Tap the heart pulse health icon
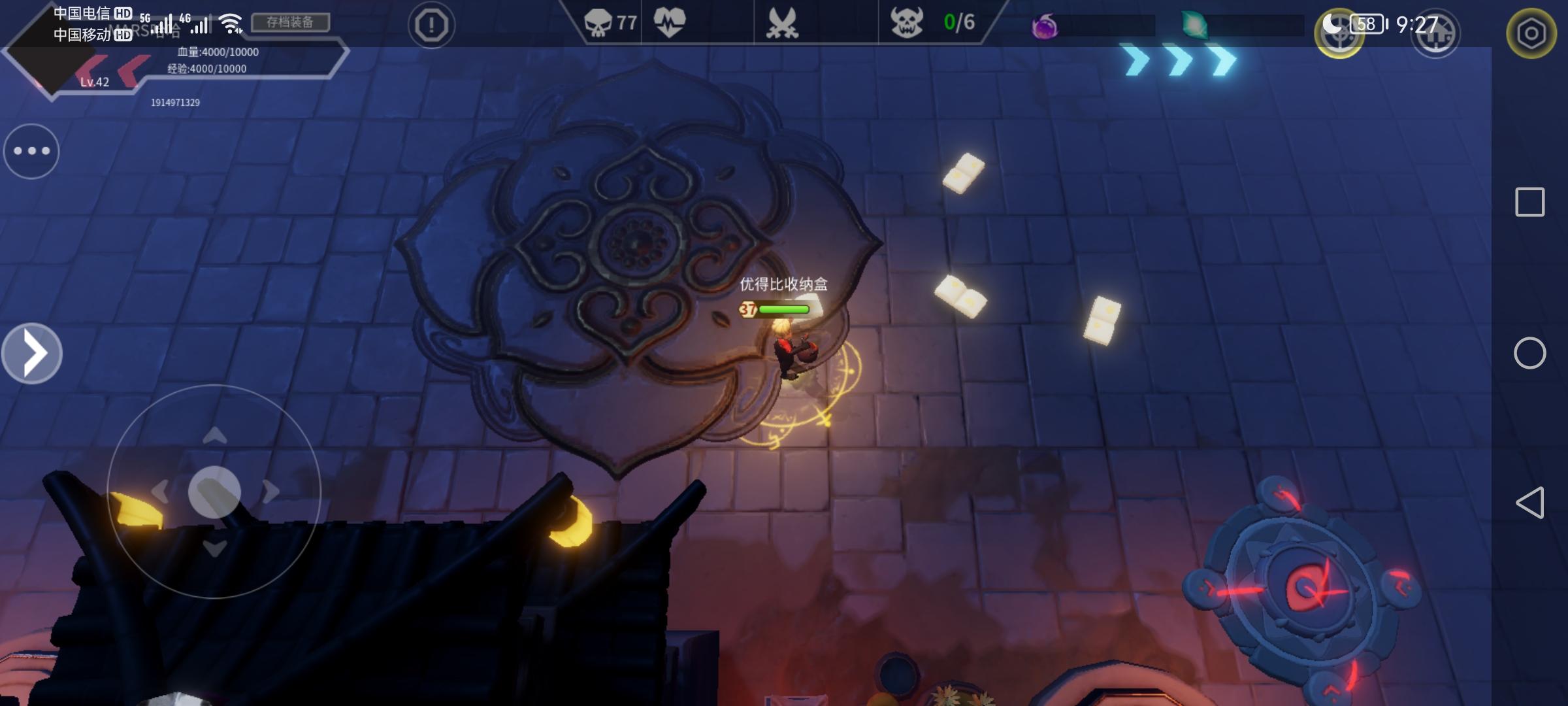 (x=670, y=22)
